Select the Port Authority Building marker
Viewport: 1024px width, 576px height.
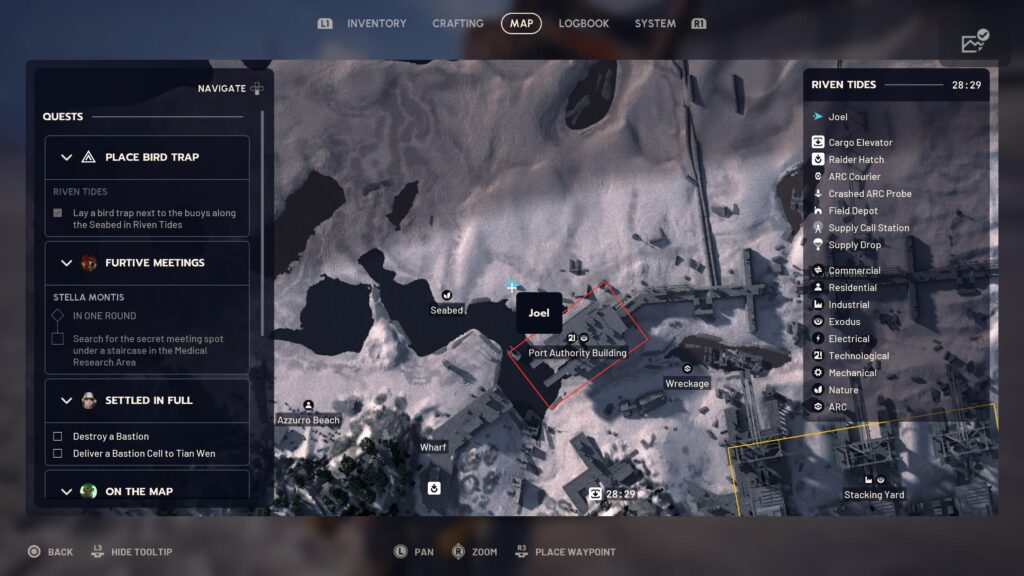[577, 339]
